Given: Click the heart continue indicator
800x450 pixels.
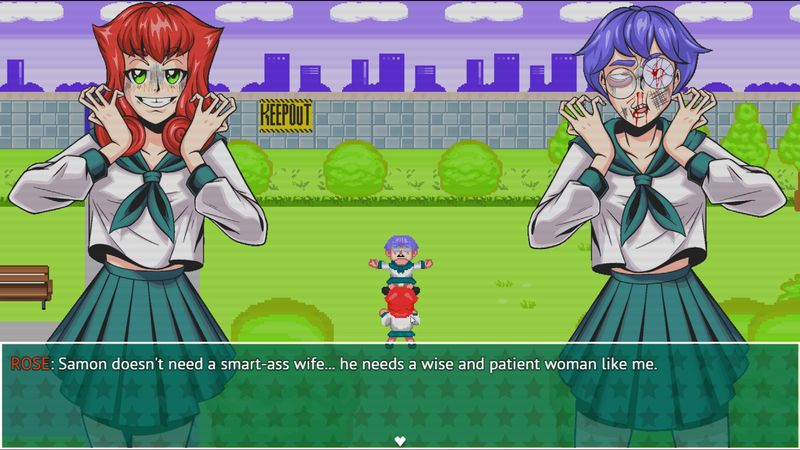Looking at the screenshot, I should (400, 440).
